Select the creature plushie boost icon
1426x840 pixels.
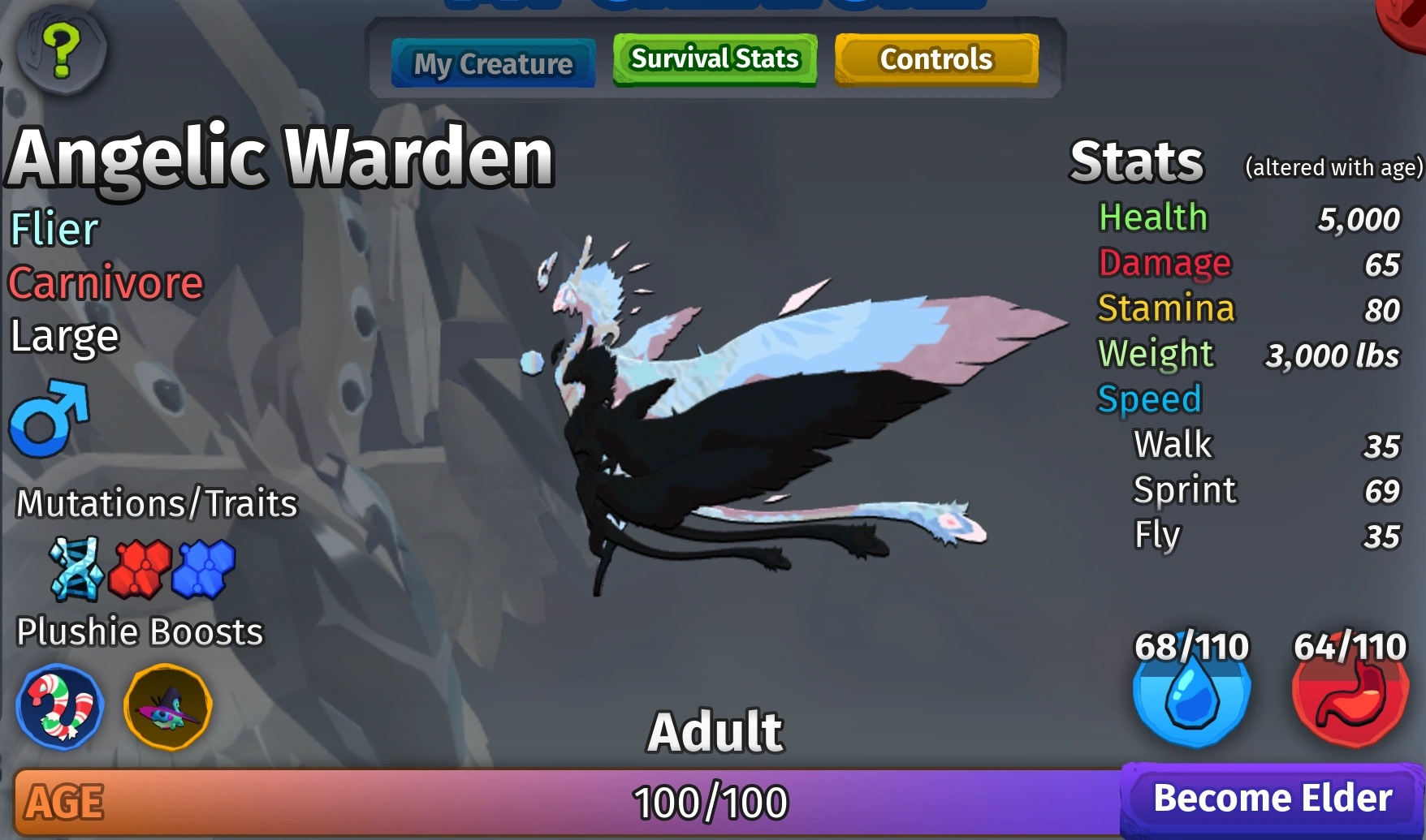tap(166, 705)
